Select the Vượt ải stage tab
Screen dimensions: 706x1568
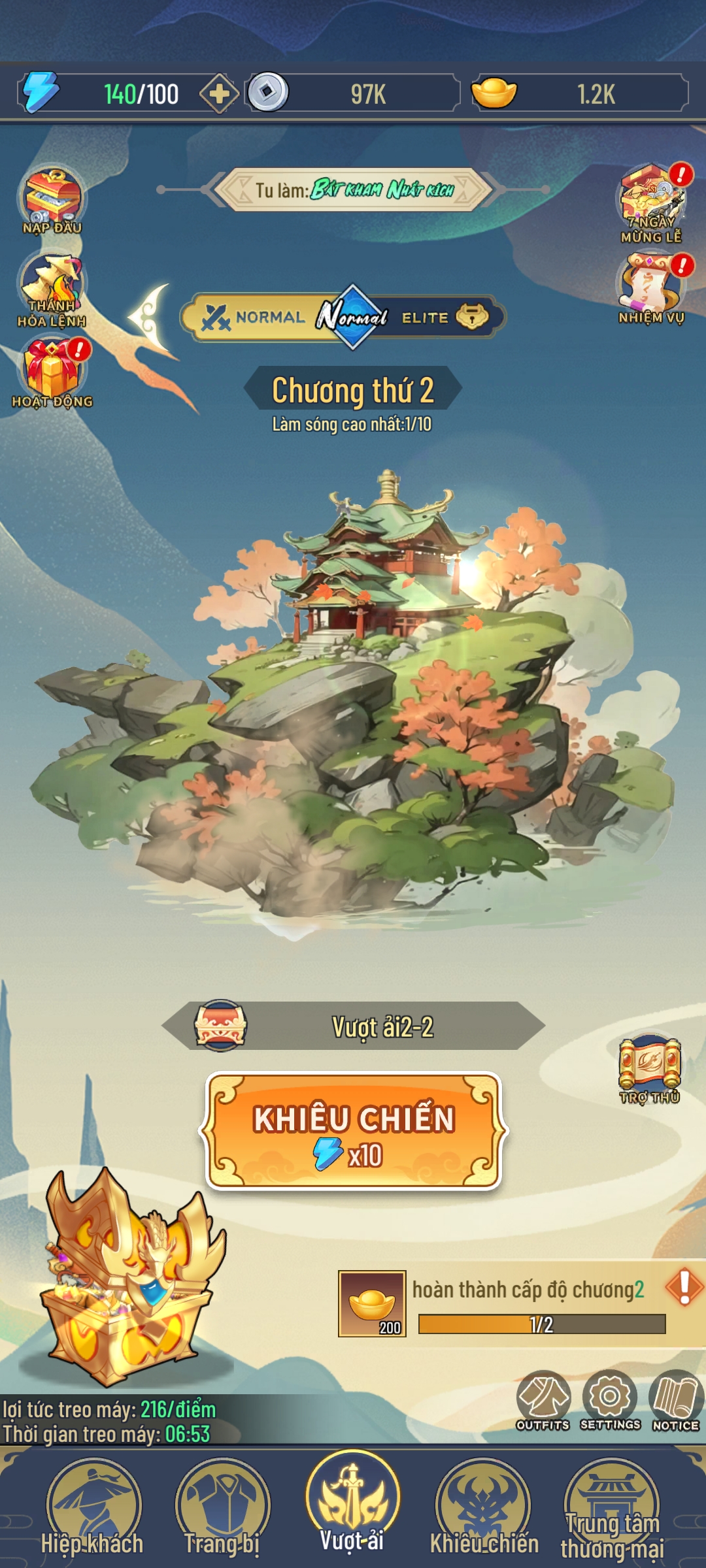coord(352,1506)
